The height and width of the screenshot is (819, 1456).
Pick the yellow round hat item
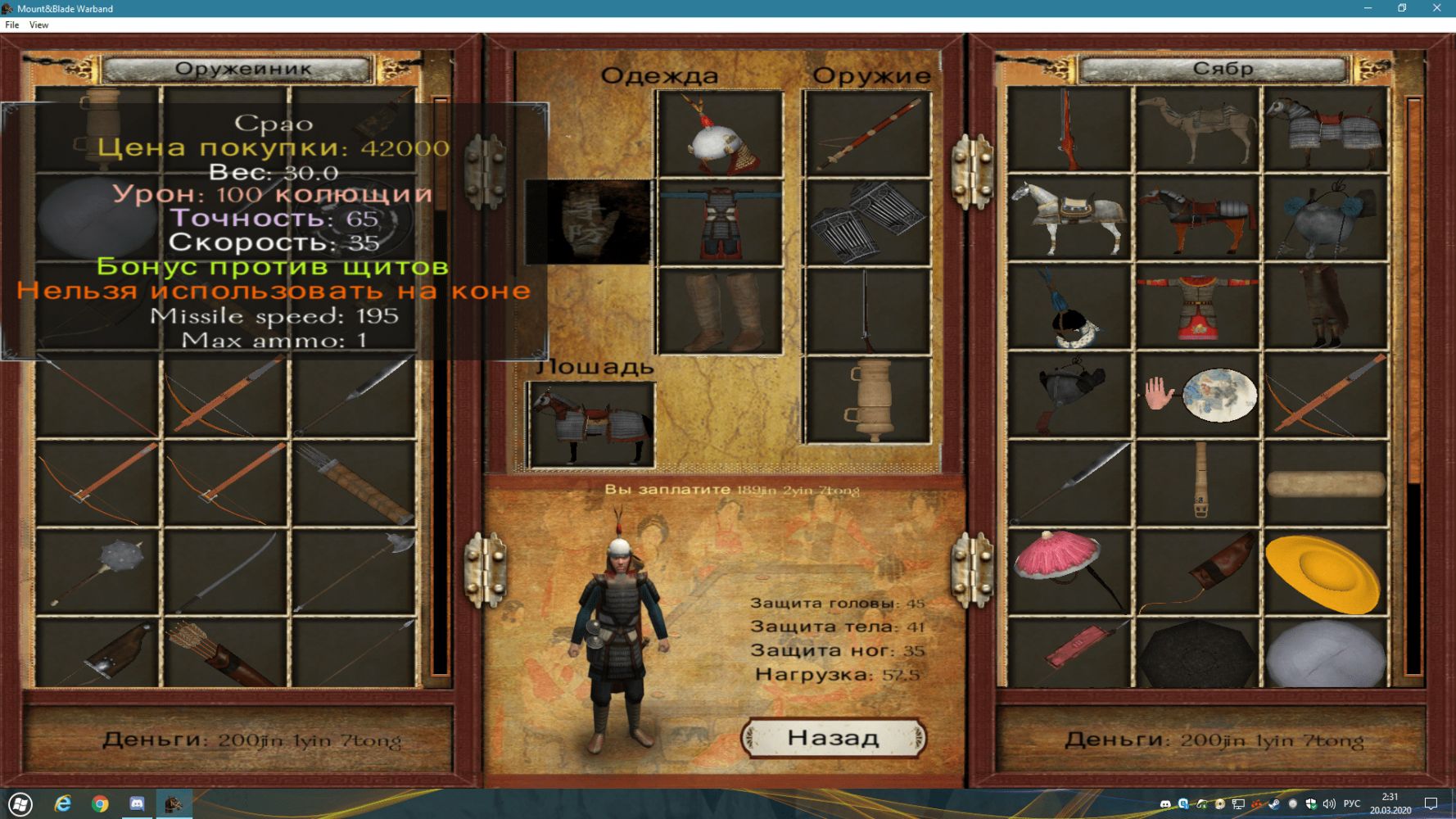tap(1324, 572)
